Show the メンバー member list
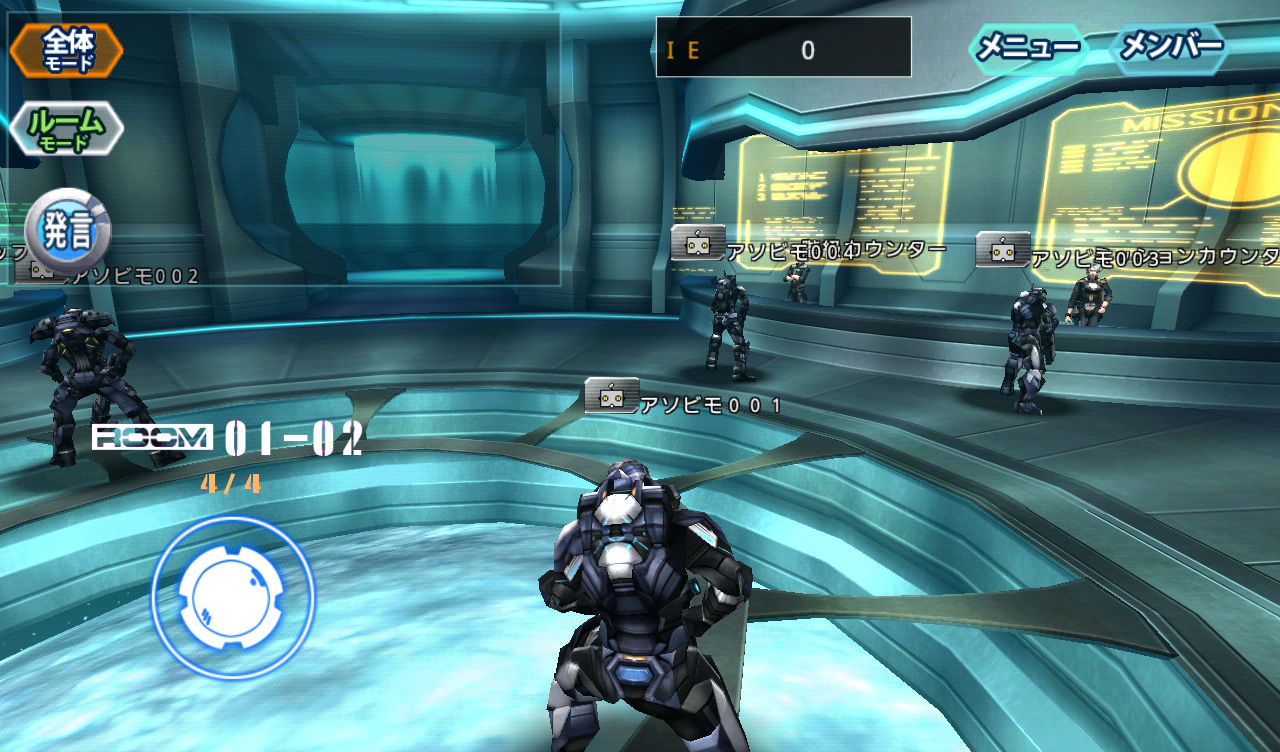1280x752 pixels. click(1171, 47)
